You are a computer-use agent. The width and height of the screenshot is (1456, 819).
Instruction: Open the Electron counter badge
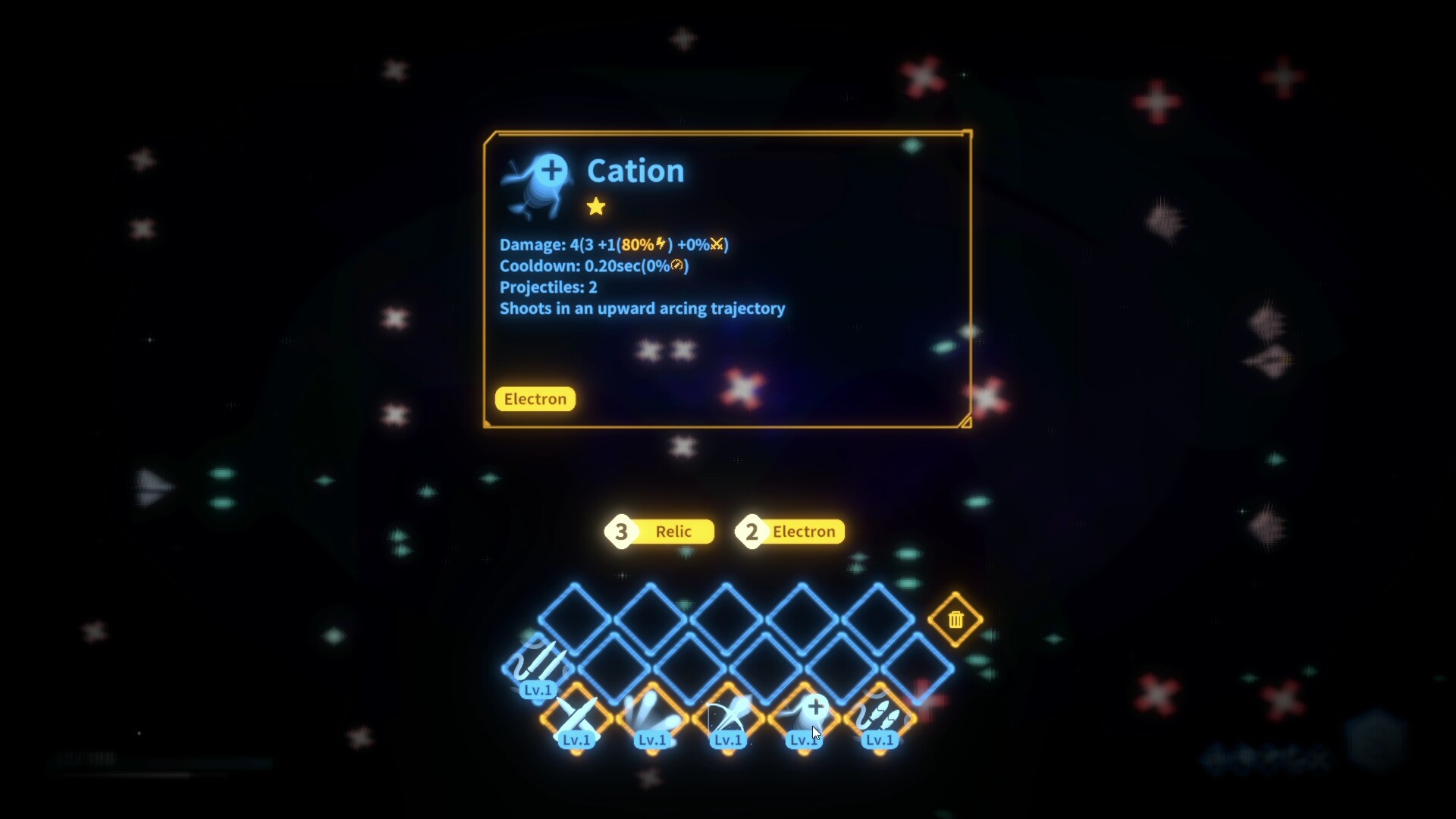tap(789, 532)
